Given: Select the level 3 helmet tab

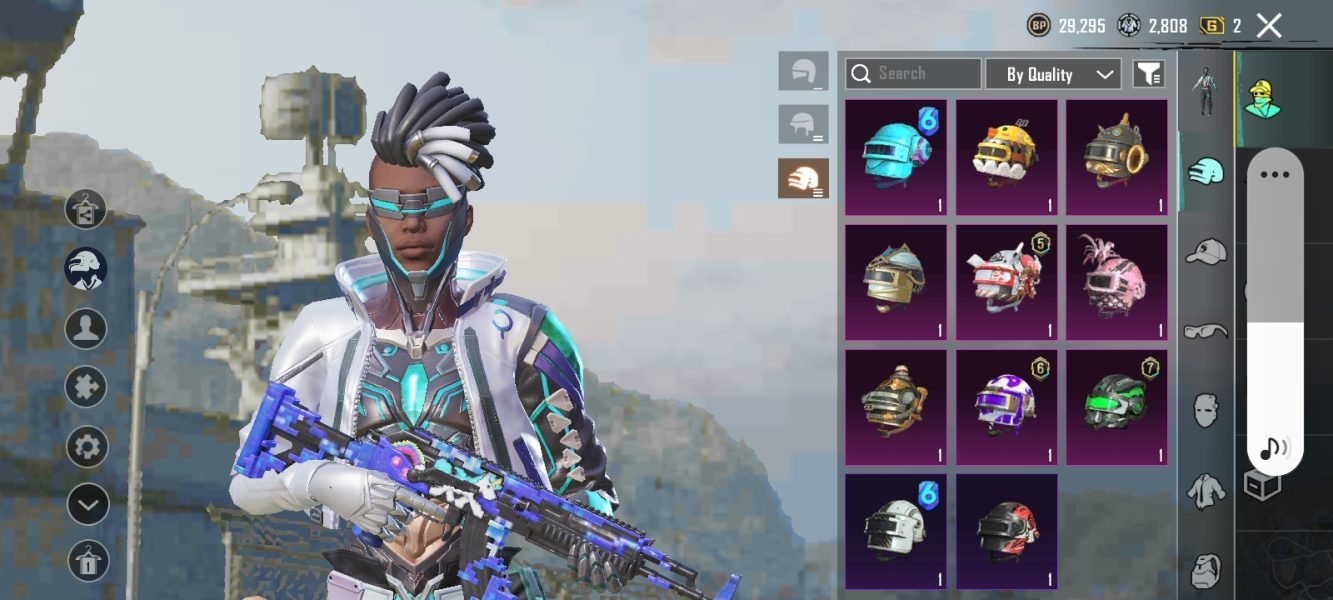Looking at the screenshot, I should [803, 178].
